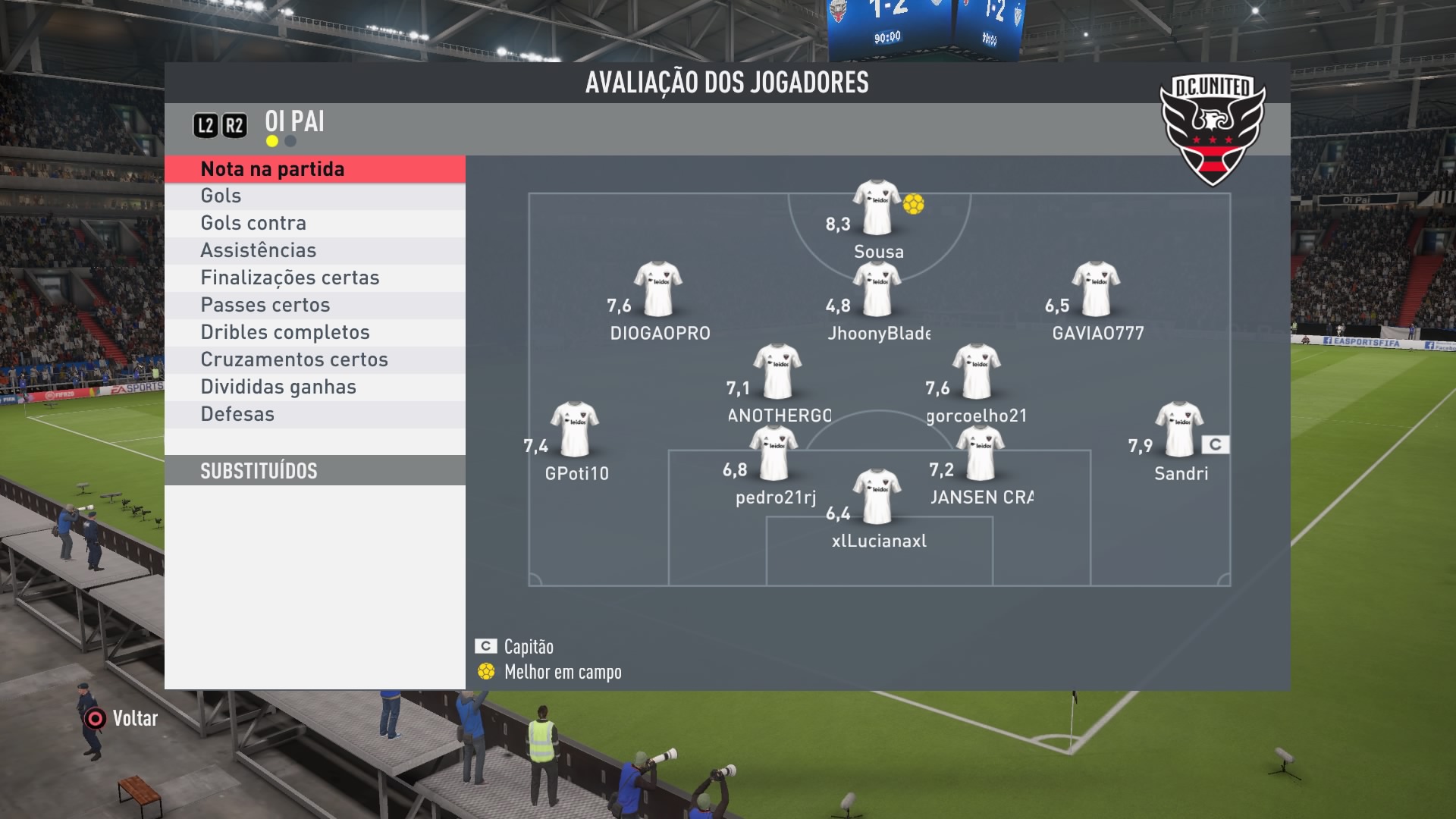Choose goalkeeper xlLucianaxl's shirt
This screenshot has width=1456, height=819.
(x=877, y=497)
